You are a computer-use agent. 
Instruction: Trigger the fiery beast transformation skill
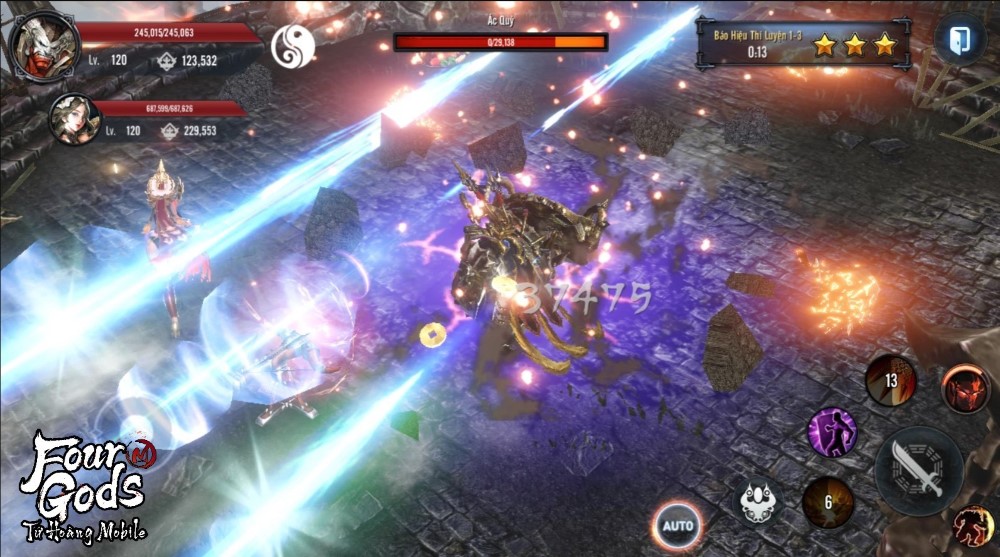point(971,526)
